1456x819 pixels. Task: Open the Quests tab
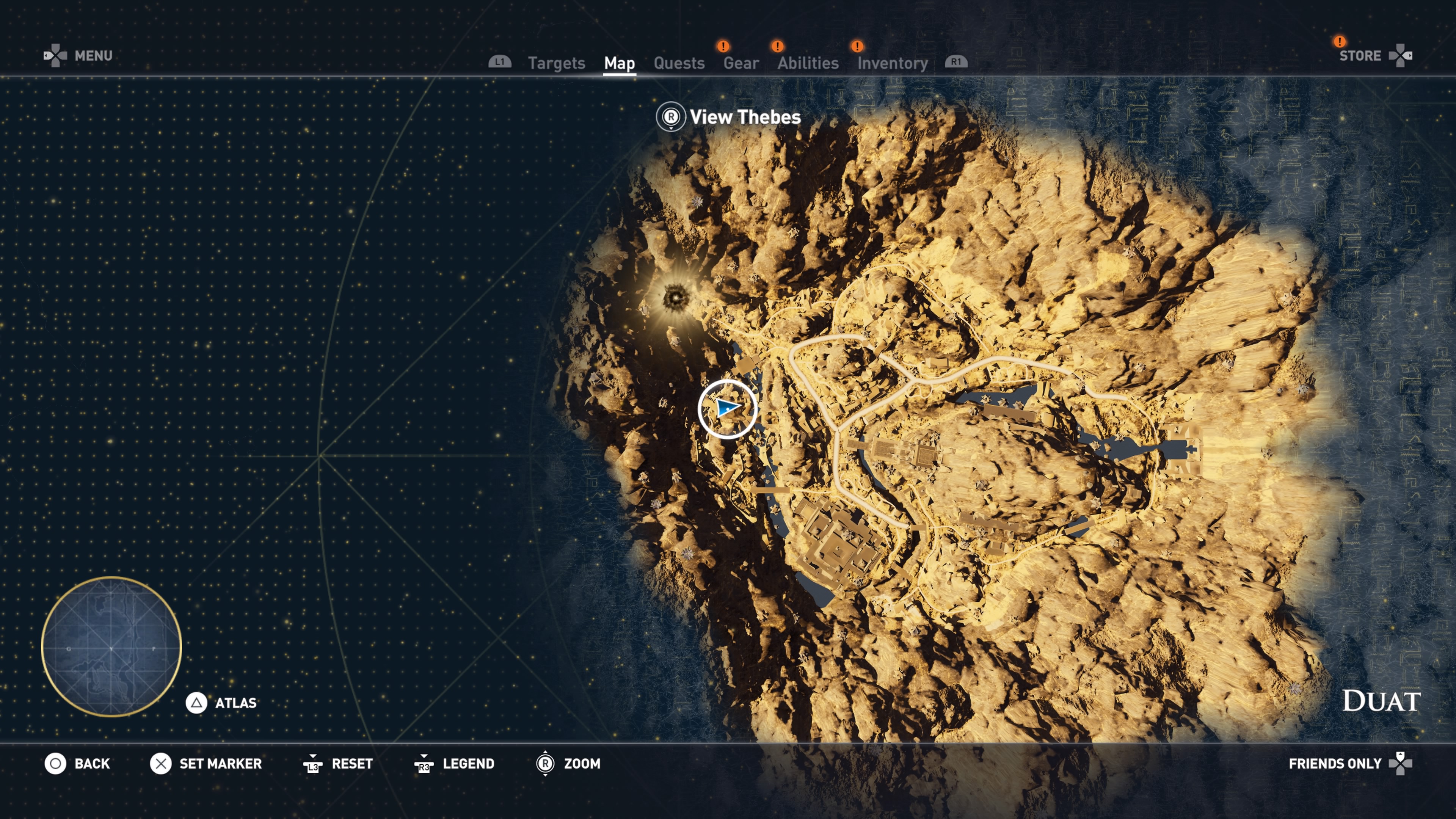pos(679,63)
